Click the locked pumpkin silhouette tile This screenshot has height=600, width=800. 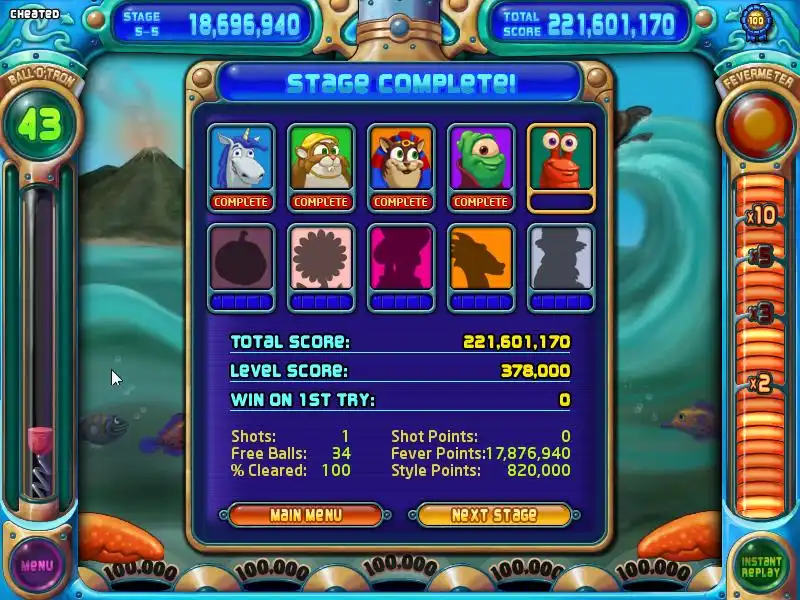pyautogui.click(x=241, y=259)
